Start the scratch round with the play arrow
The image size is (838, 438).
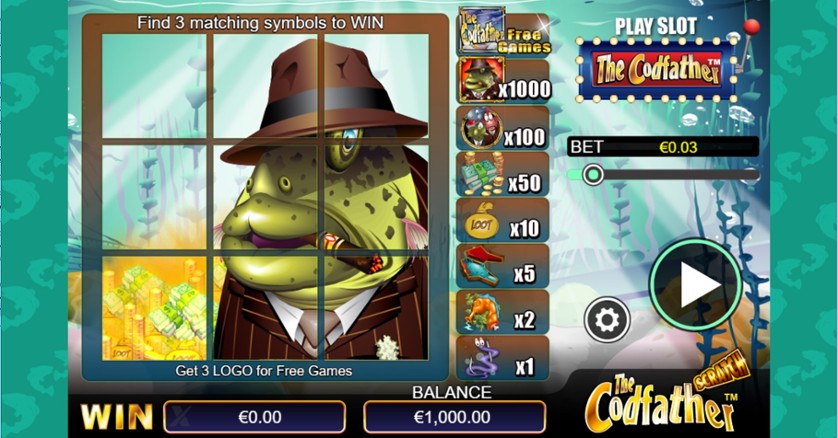tap(696, 286)
